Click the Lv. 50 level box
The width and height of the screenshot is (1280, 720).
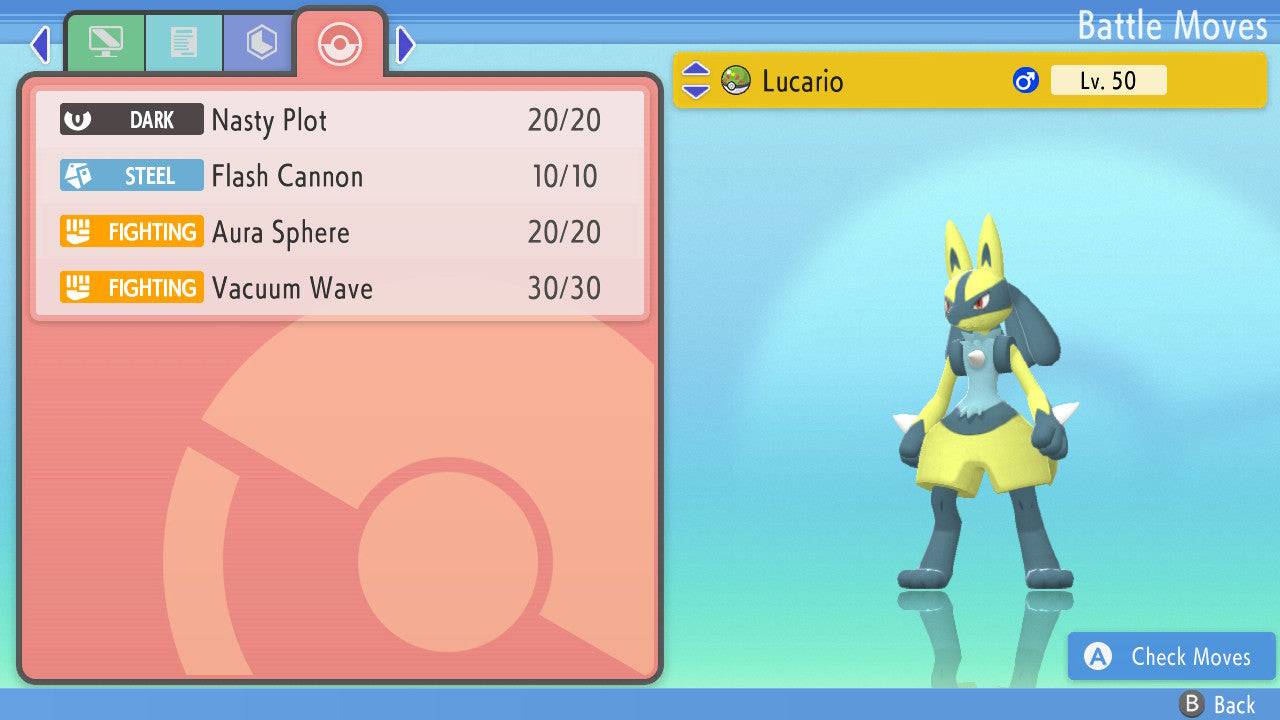pos(1108,80)
